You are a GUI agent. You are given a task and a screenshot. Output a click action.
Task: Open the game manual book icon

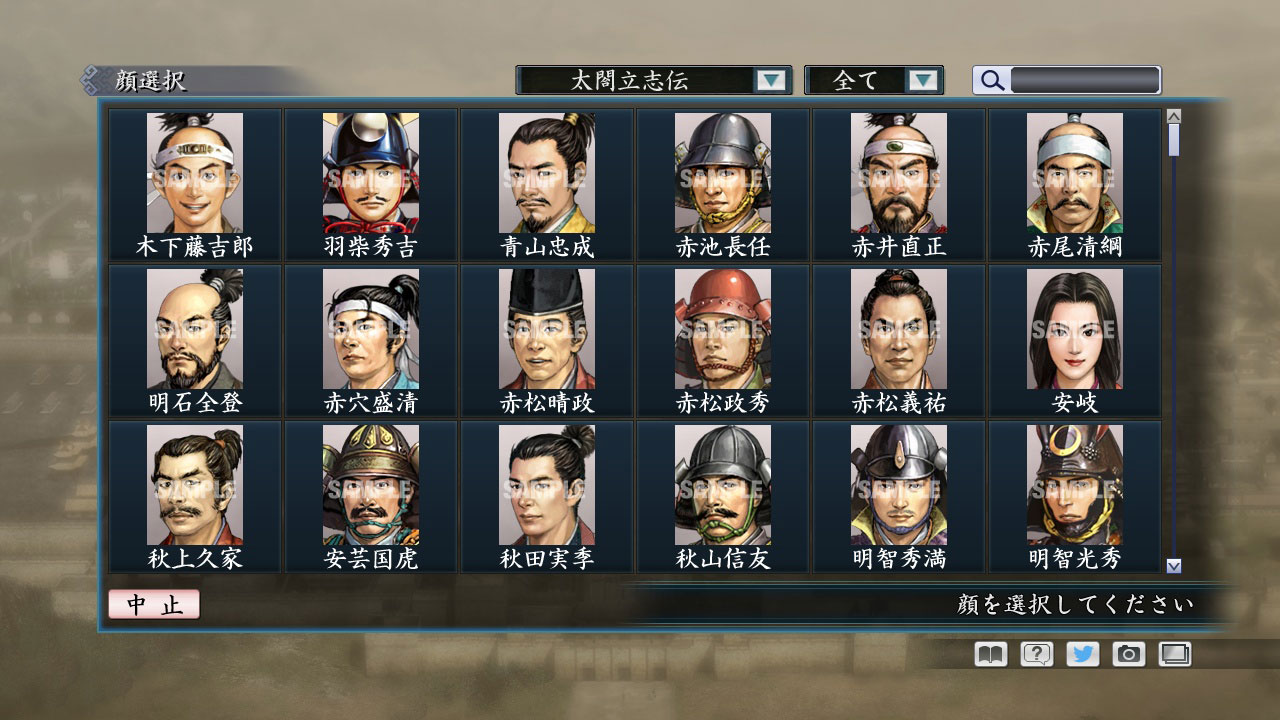click(988, 654)
